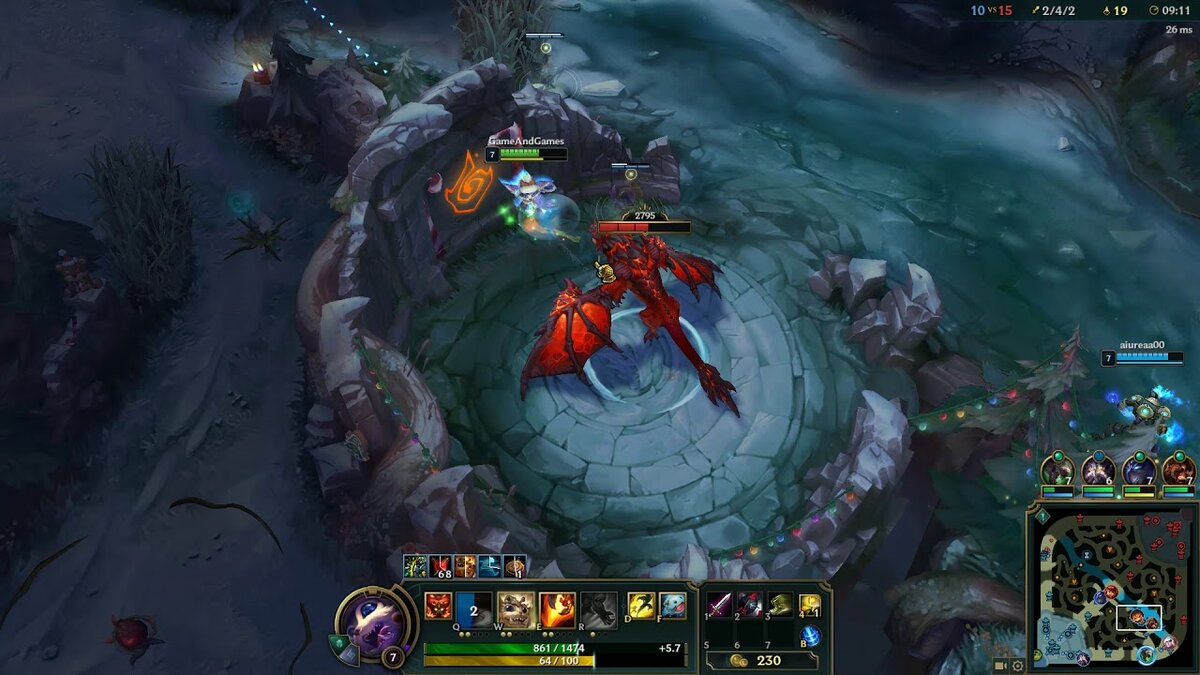Select the boots item in slot 3

[780, 605]
